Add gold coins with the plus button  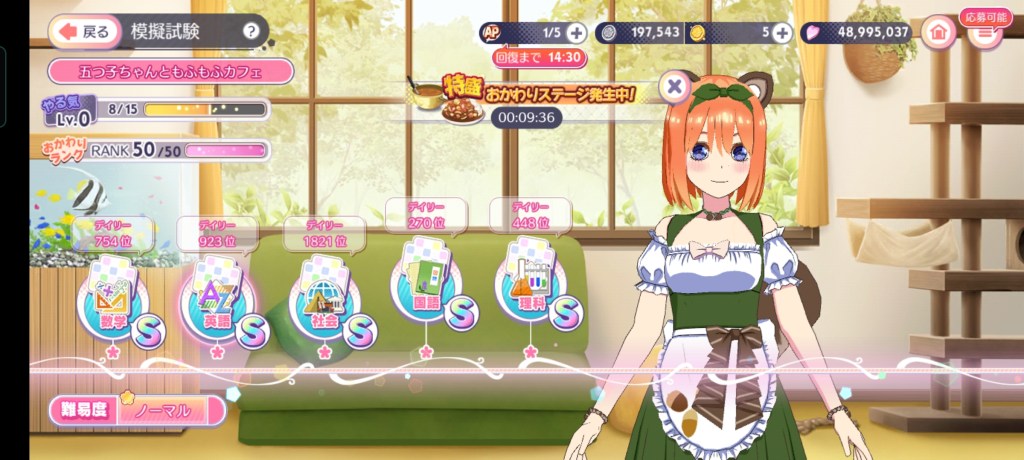point(782,32)
